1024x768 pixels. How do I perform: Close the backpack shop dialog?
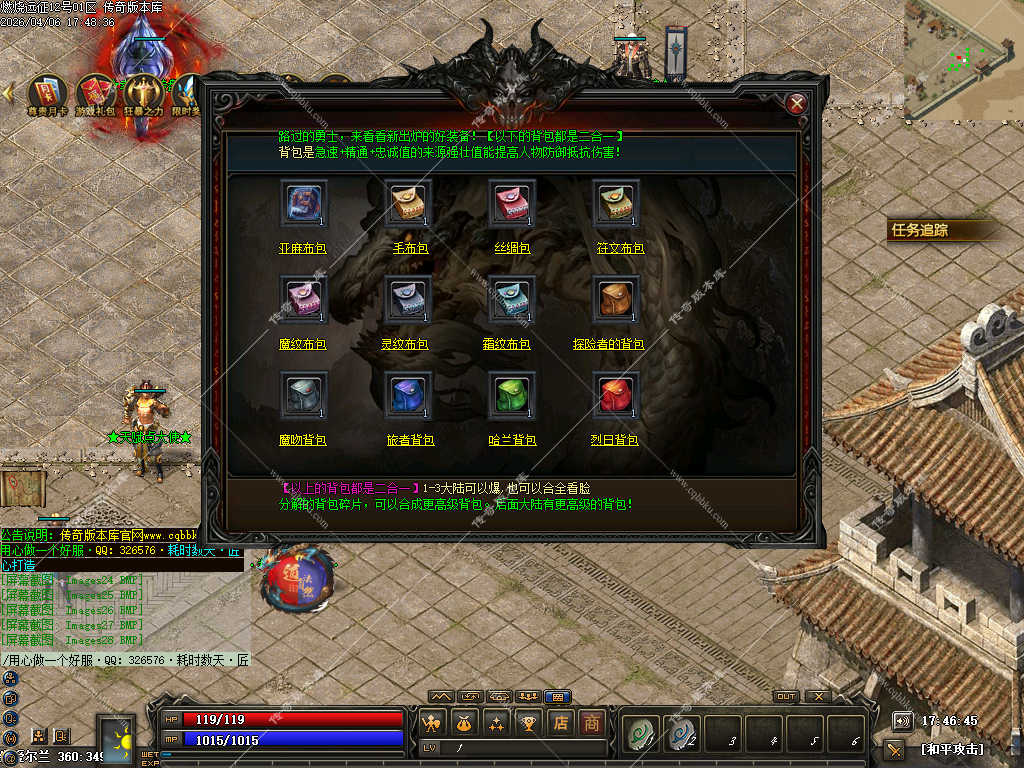797,103
